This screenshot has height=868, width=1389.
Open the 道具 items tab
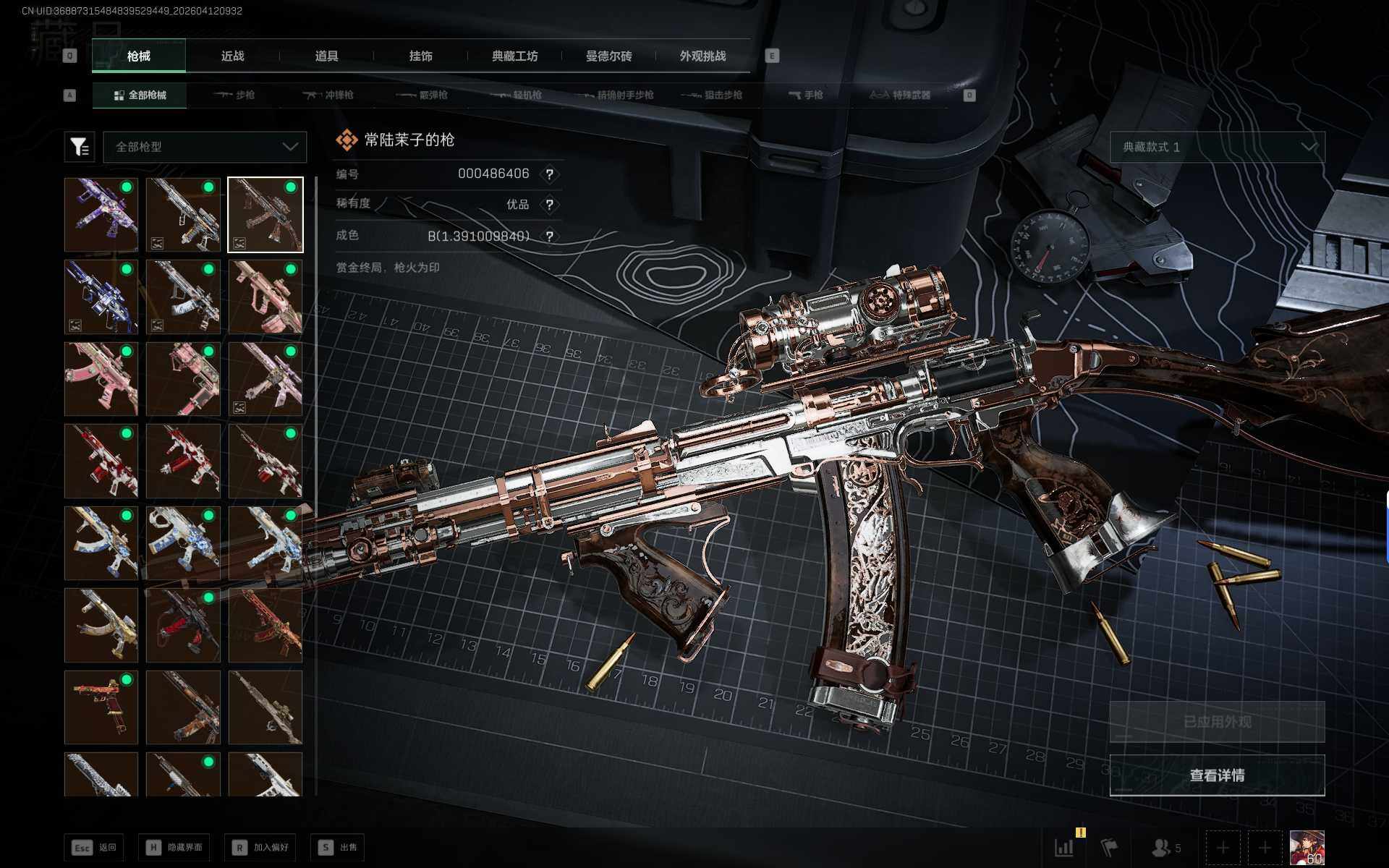coord(326,56)
